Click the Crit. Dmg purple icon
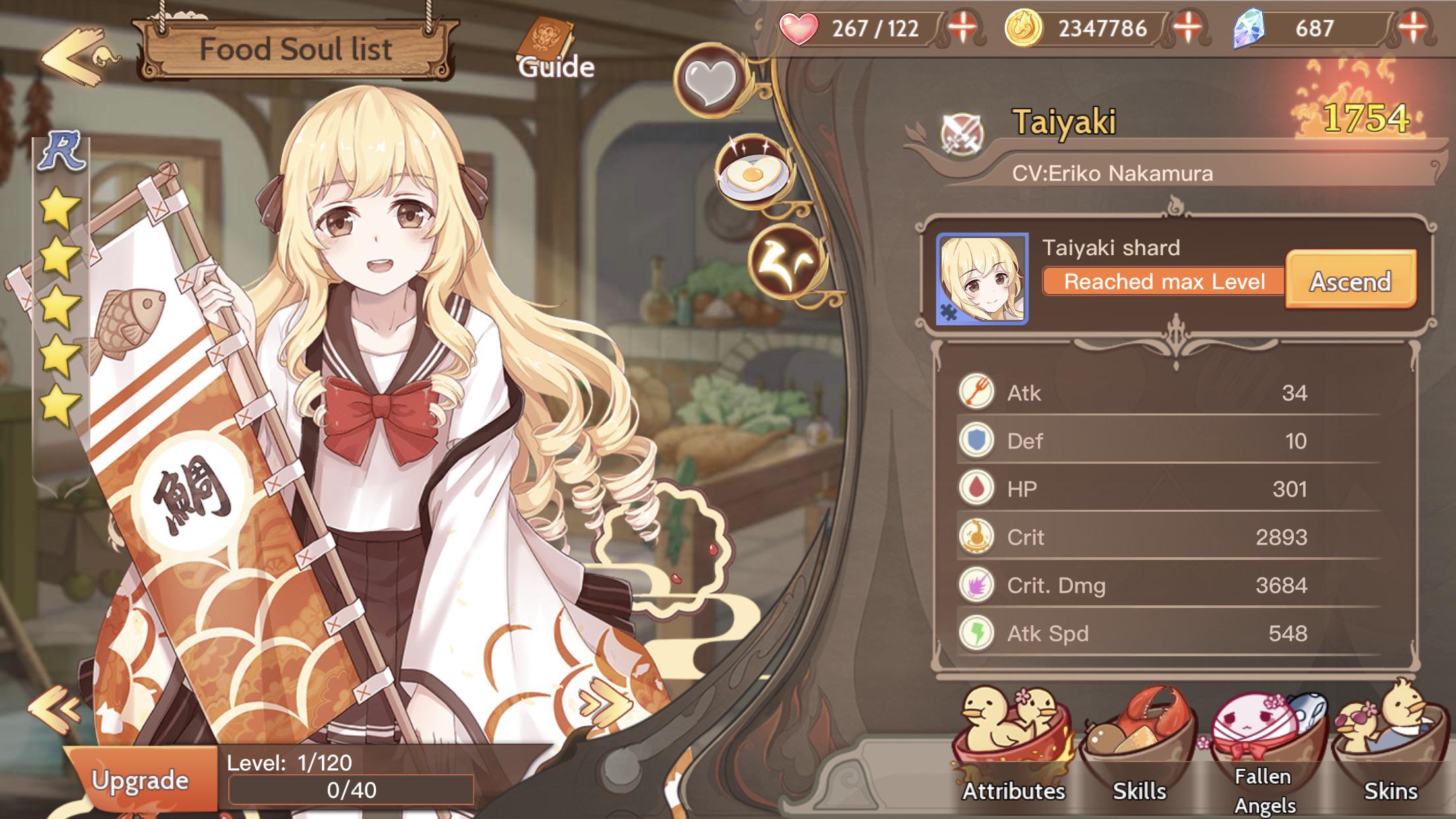The height and width of the screenshot is (819, 1456). 979,585
